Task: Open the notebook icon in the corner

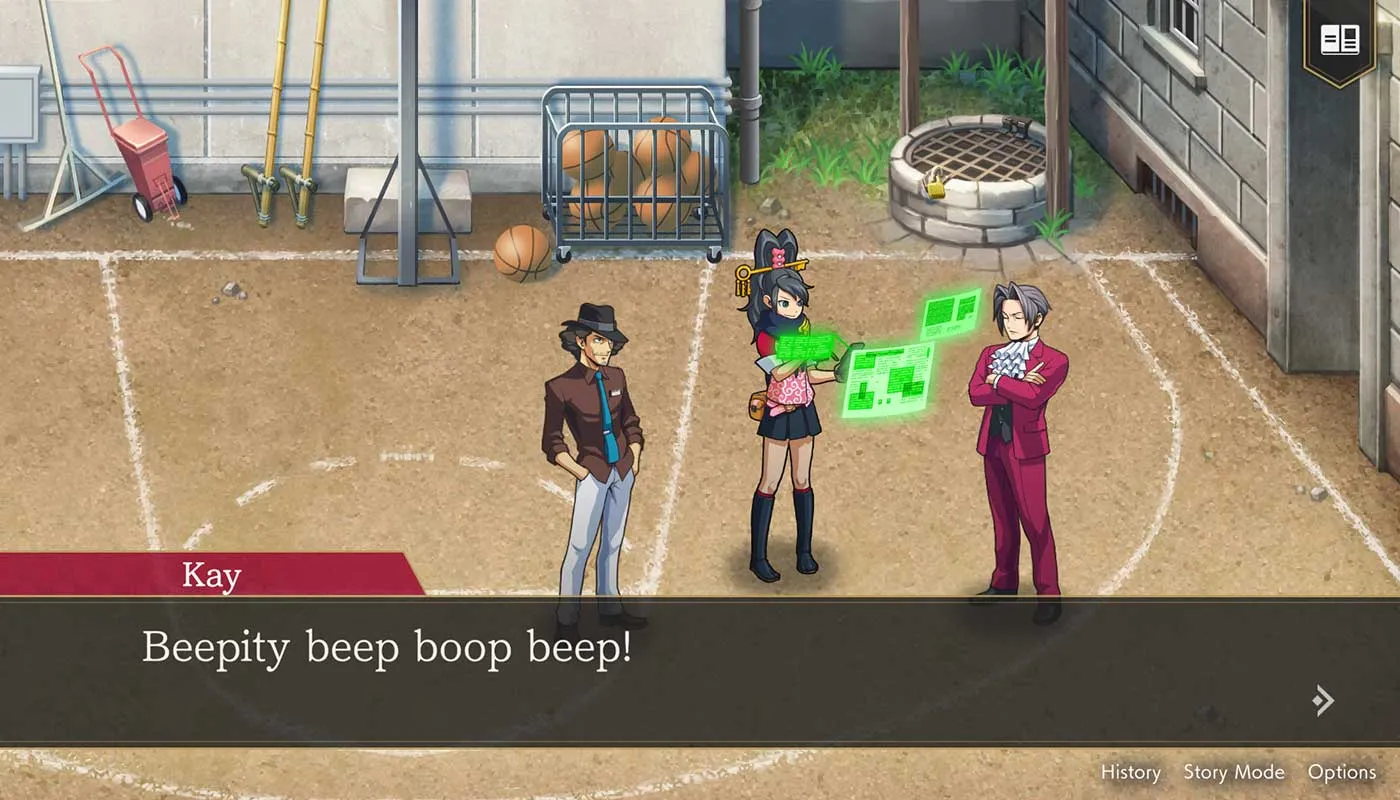Action: coord(1339,41)
